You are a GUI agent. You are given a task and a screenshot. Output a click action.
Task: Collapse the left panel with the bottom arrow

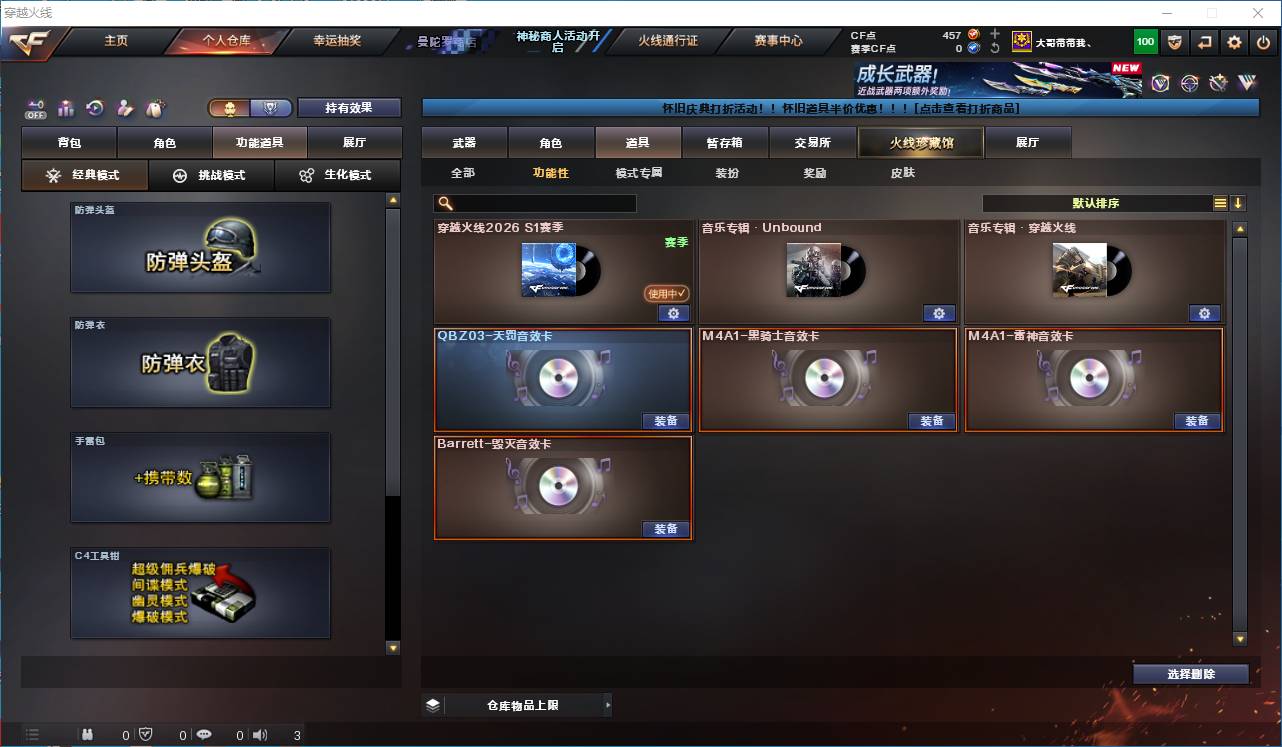click(392, 647)
